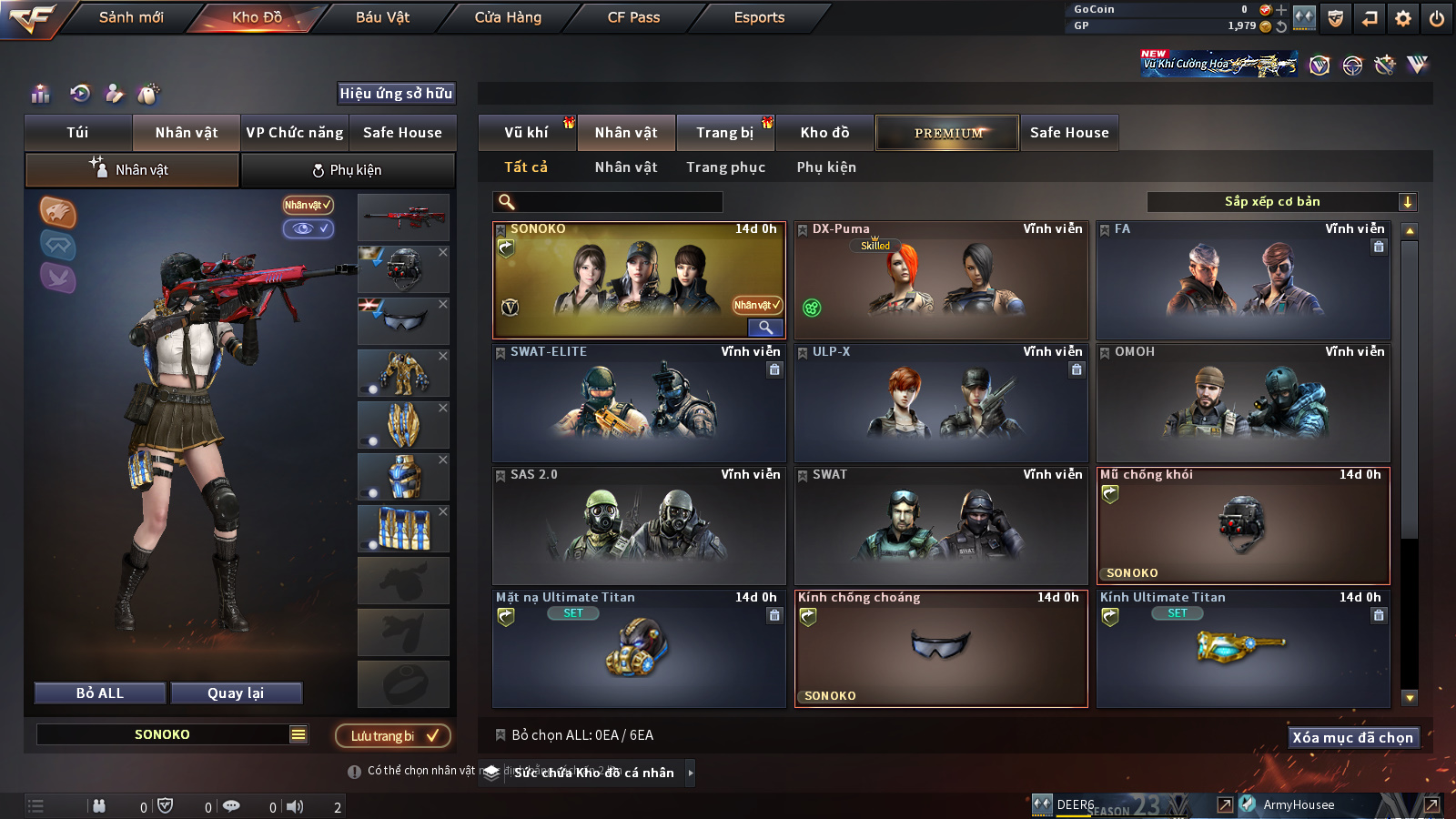Image resolution: width=1456 pixels, height=819 pixels.
Task: Click Xóa mục đã chọn button
Action: (1352, 737)
